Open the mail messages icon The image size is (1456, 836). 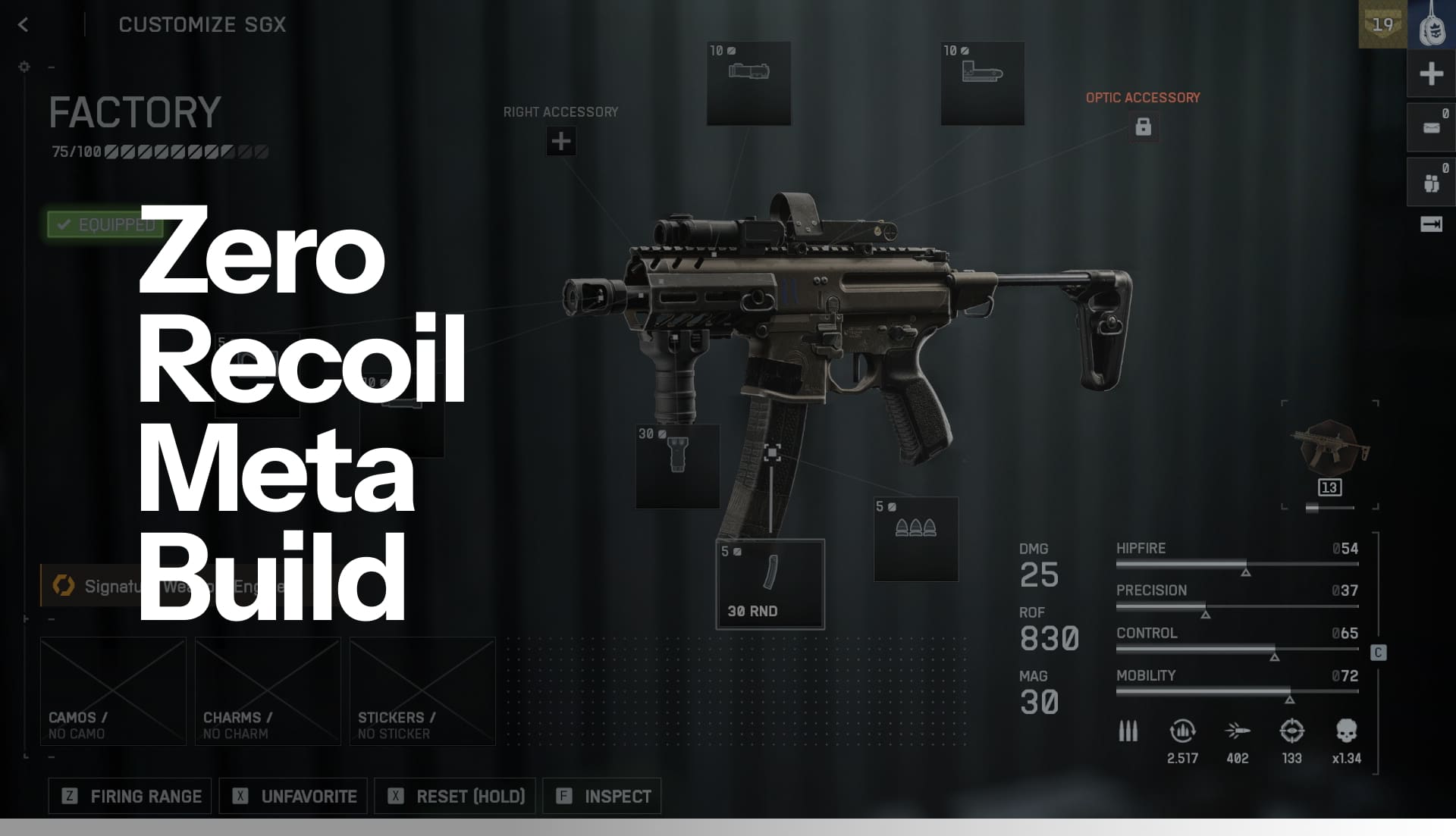(x=1430, y=127)
